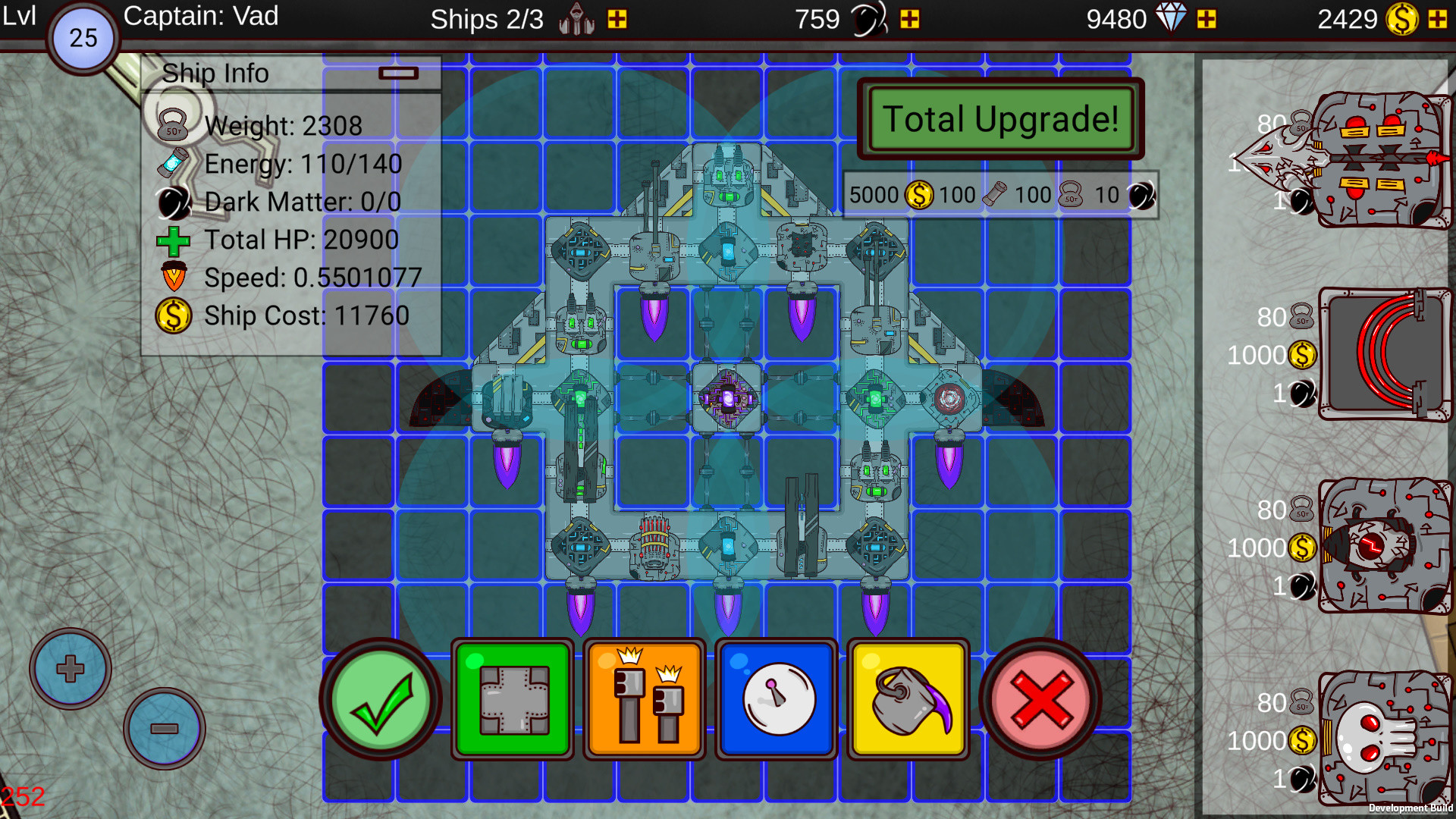1456x819 pixels.
Task: Select the yellow paint bucket tool
Action: [x=908, y=699]
